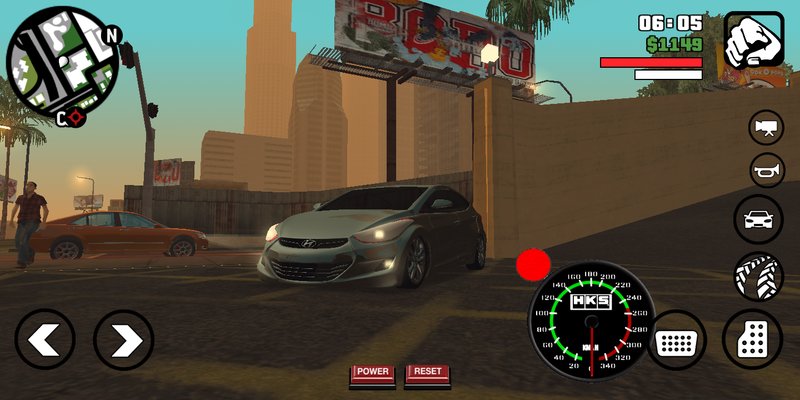The image size is (800, 400).
Task: Tap the tire icon button
Action: 758,277
